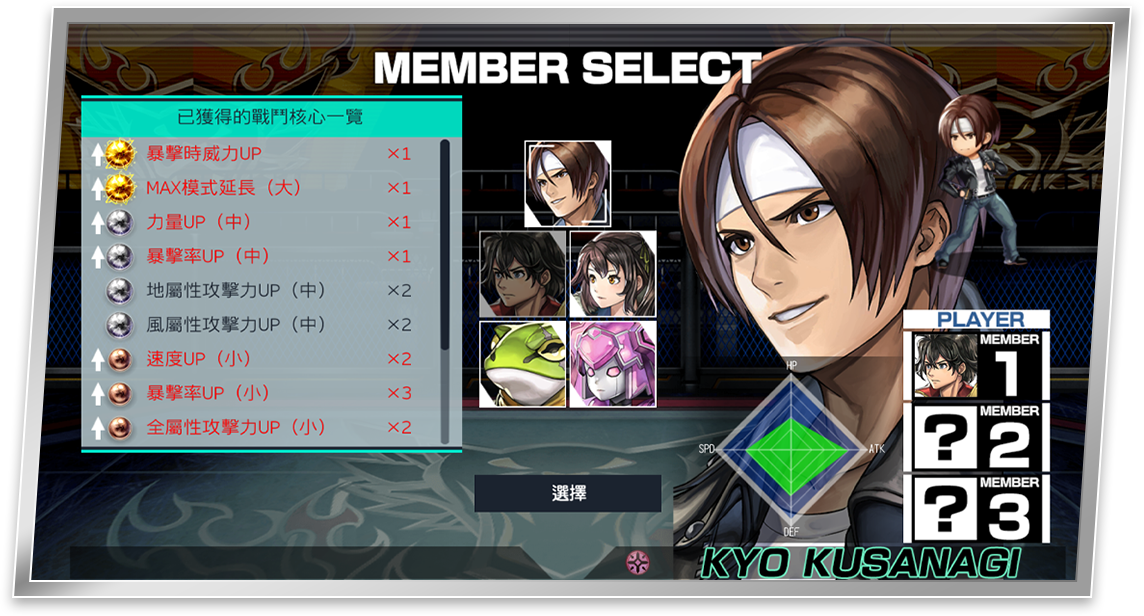This screenshot has width=1144, height=616.
Task: Click the pink emblem icon at bottom
Action: click(x=637, y=563)
